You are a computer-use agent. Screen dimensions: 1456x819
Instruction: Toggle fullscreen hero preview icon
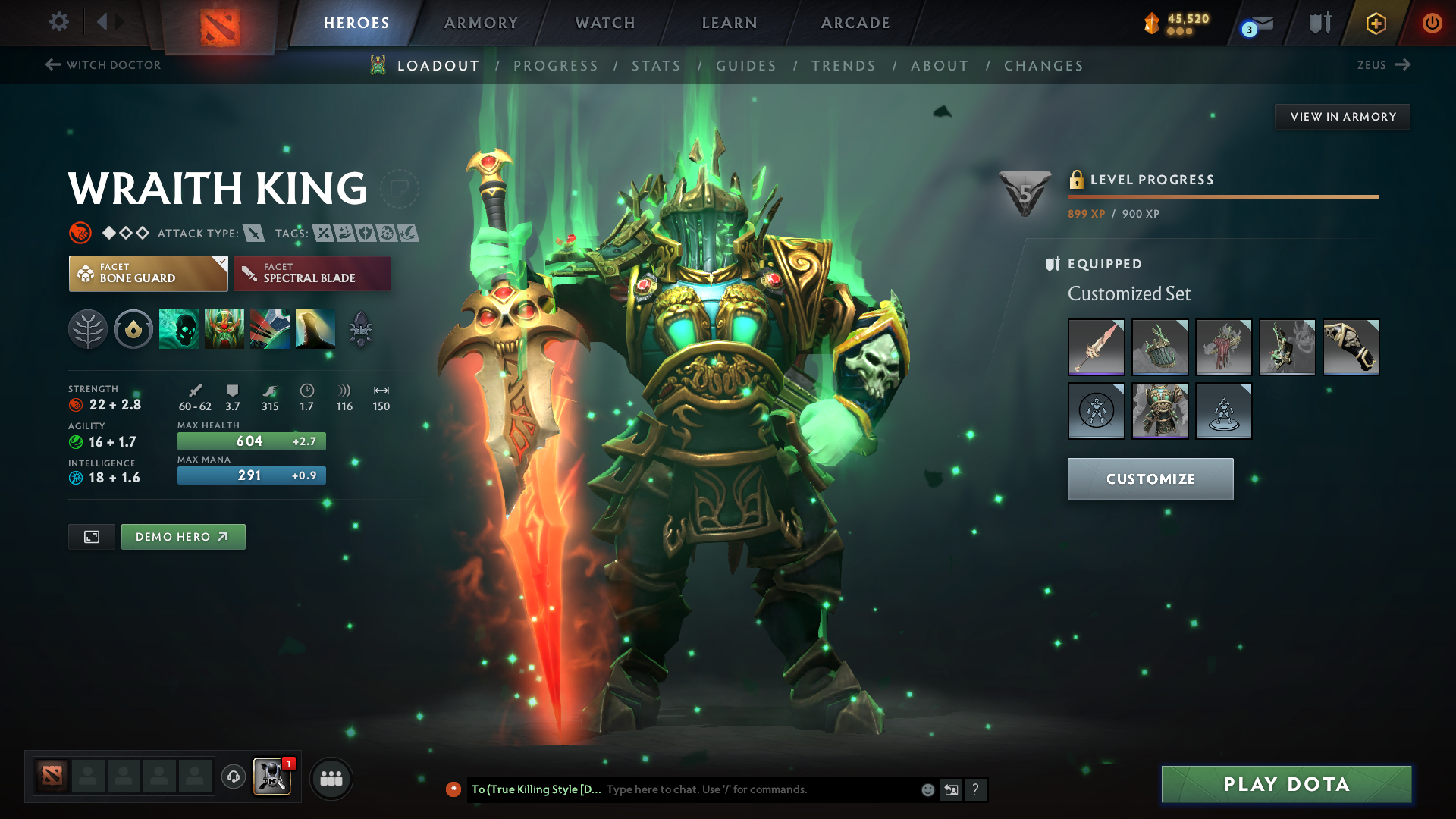click(x=91, y=536)
